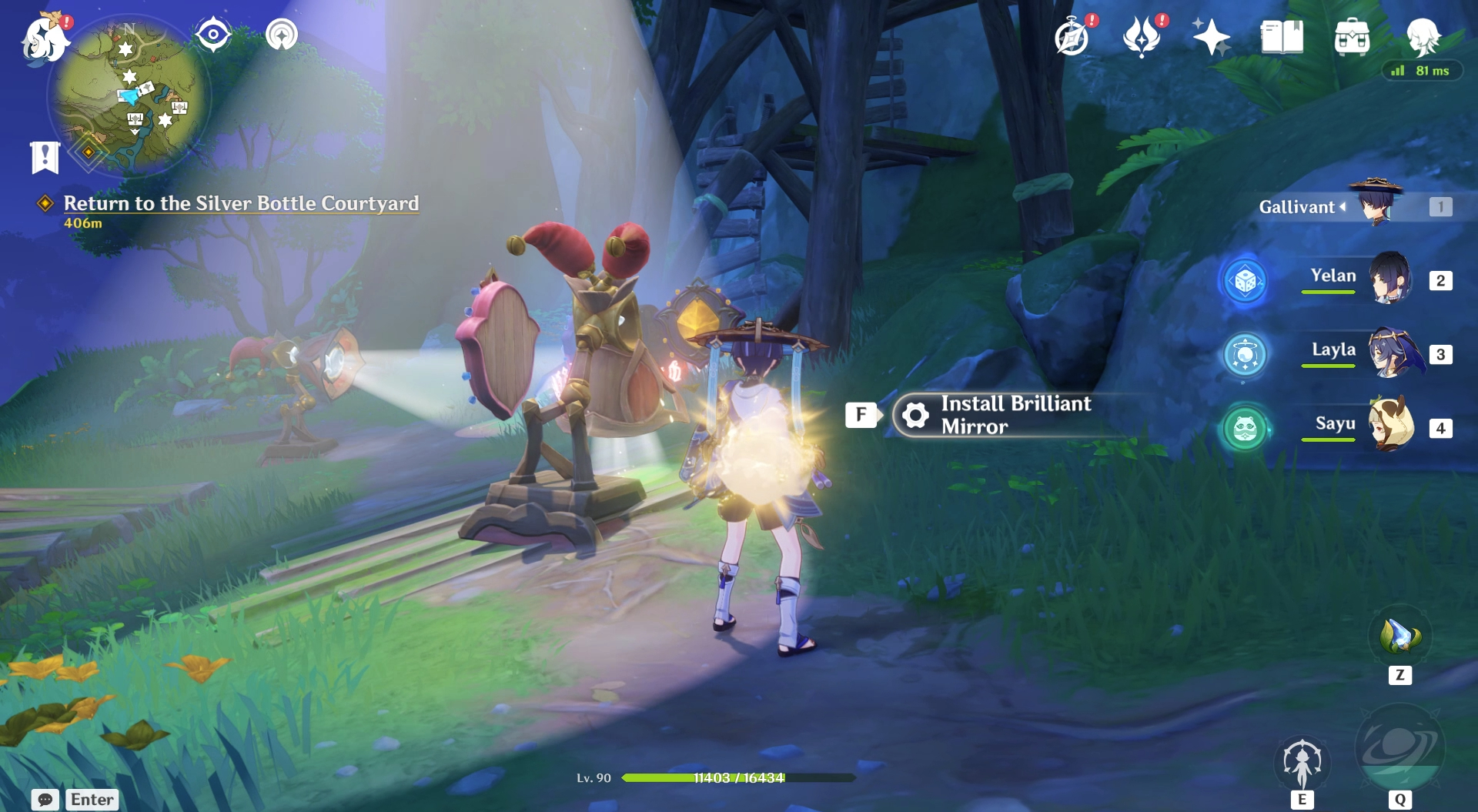Image resolution: width=1478 pixels, height=812 pixels.
Task: Activate the elemental skill icon
Action: (x=1302, y=762)
